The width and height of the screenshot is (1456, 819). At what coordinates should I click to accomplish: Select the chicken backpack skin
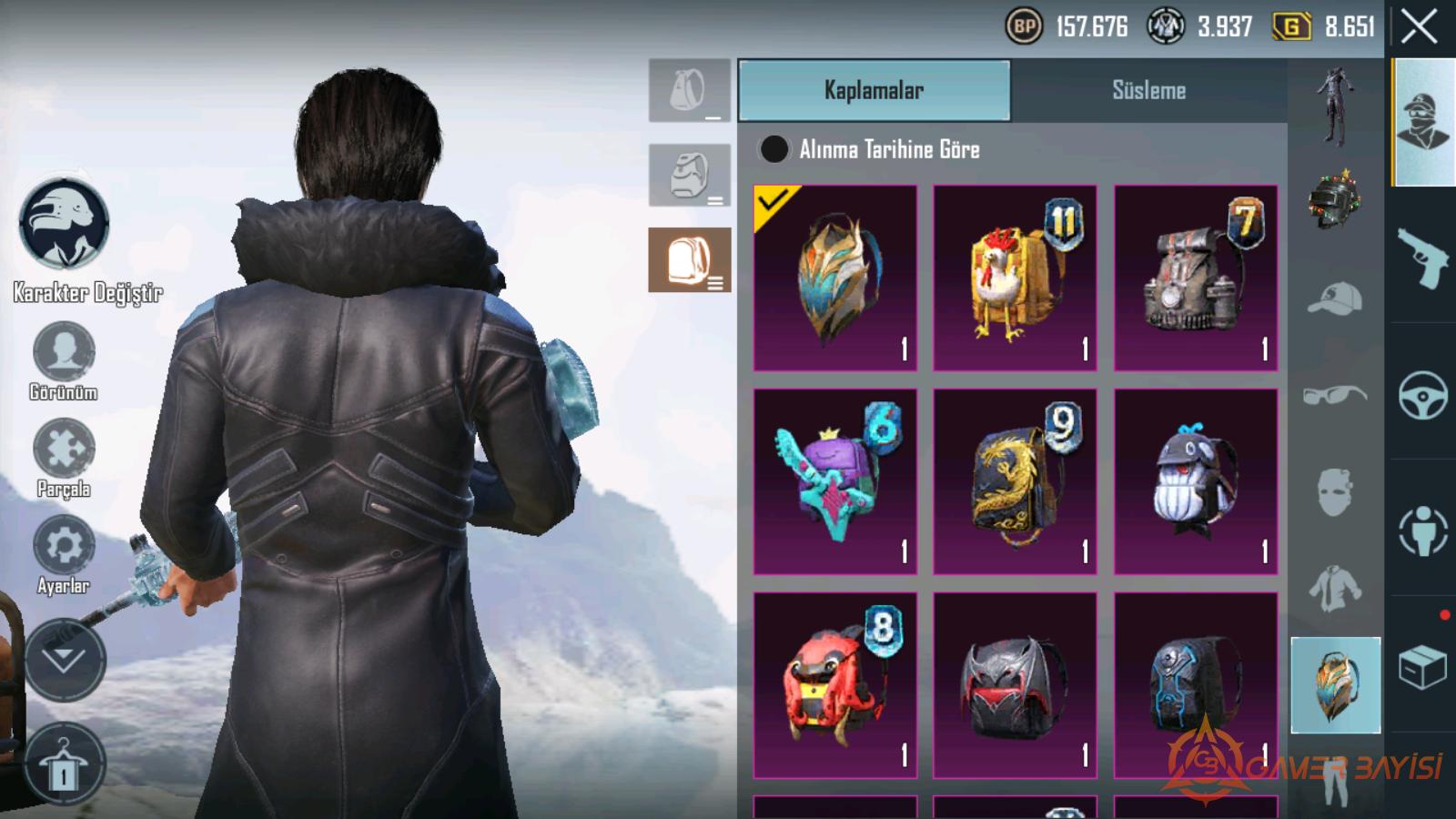(x=1015, y=278)
